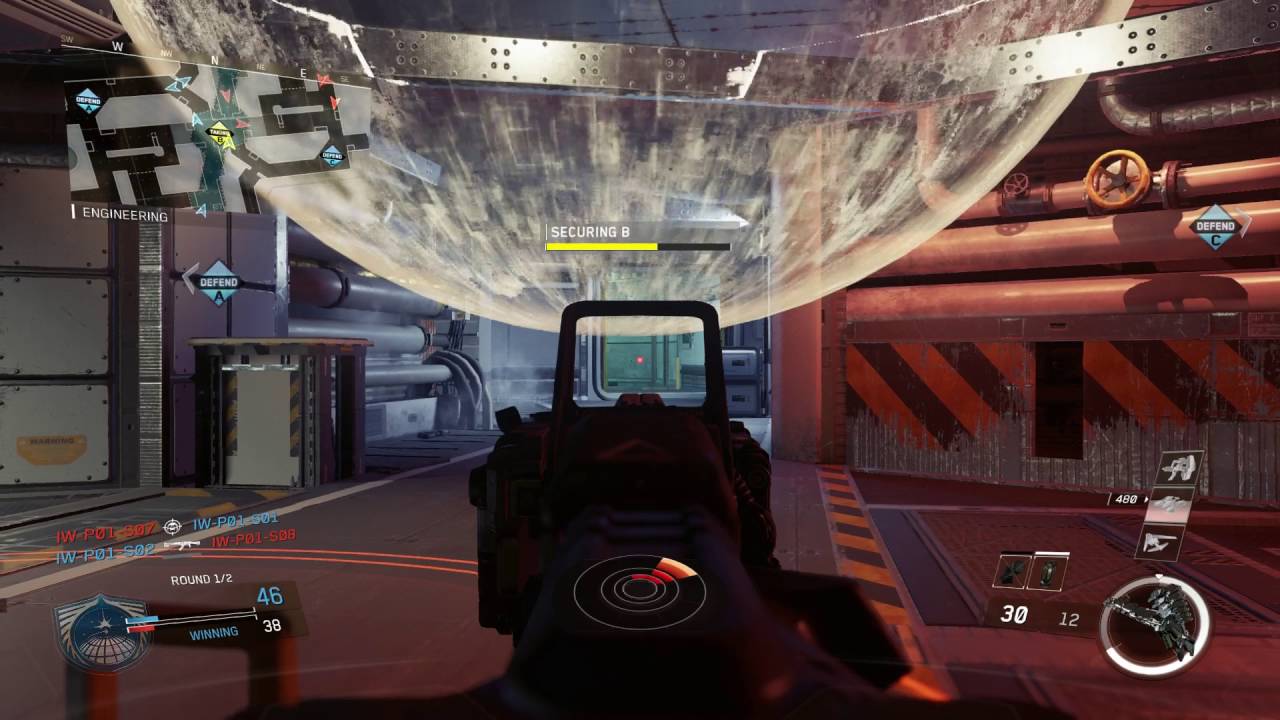Select the Defend A objective waypoint with arrow
This screenshot has width=1280, height=720.
coord(217,283)
